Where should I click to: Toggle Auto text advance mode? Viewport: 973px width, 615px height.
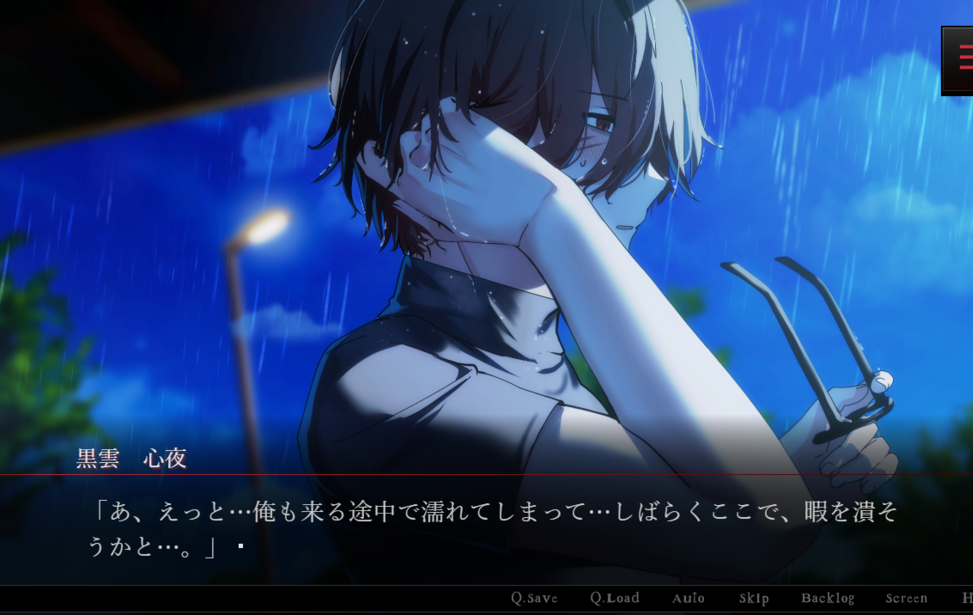[688, 599]
